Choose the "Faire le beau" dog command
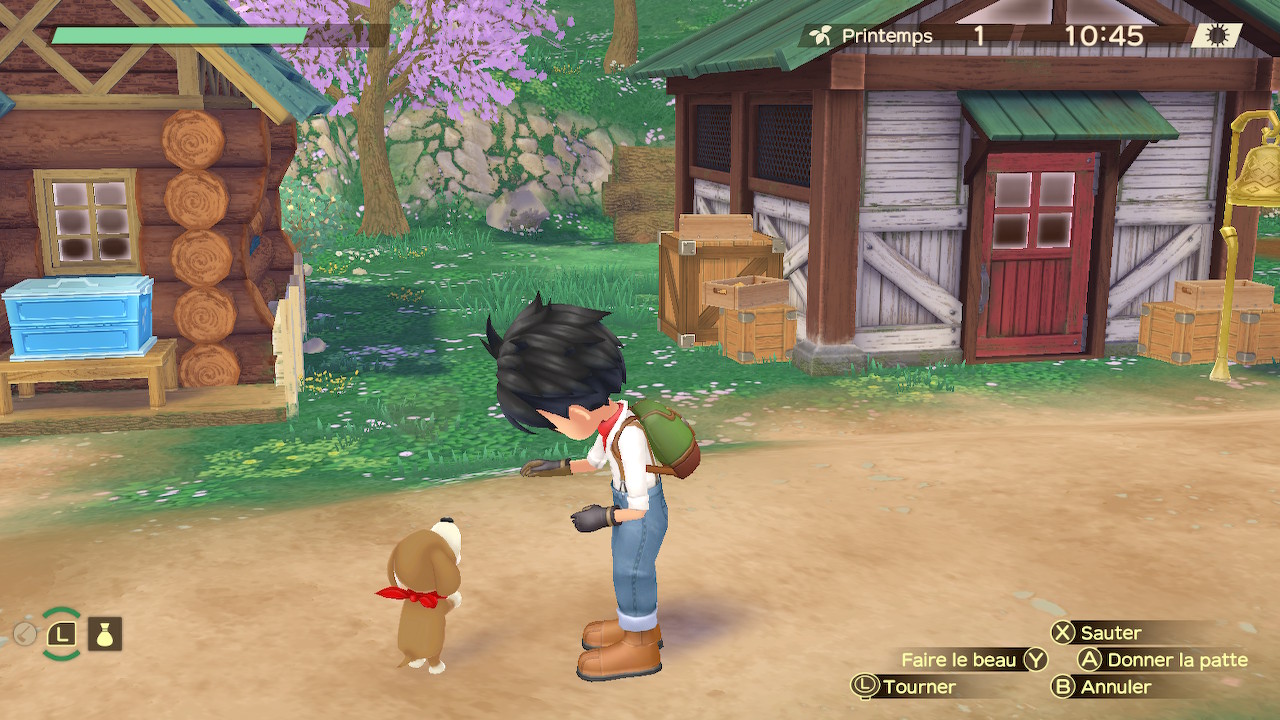Screen dimensions: 1280x720 pyautogui.click(x=973, y=660)
